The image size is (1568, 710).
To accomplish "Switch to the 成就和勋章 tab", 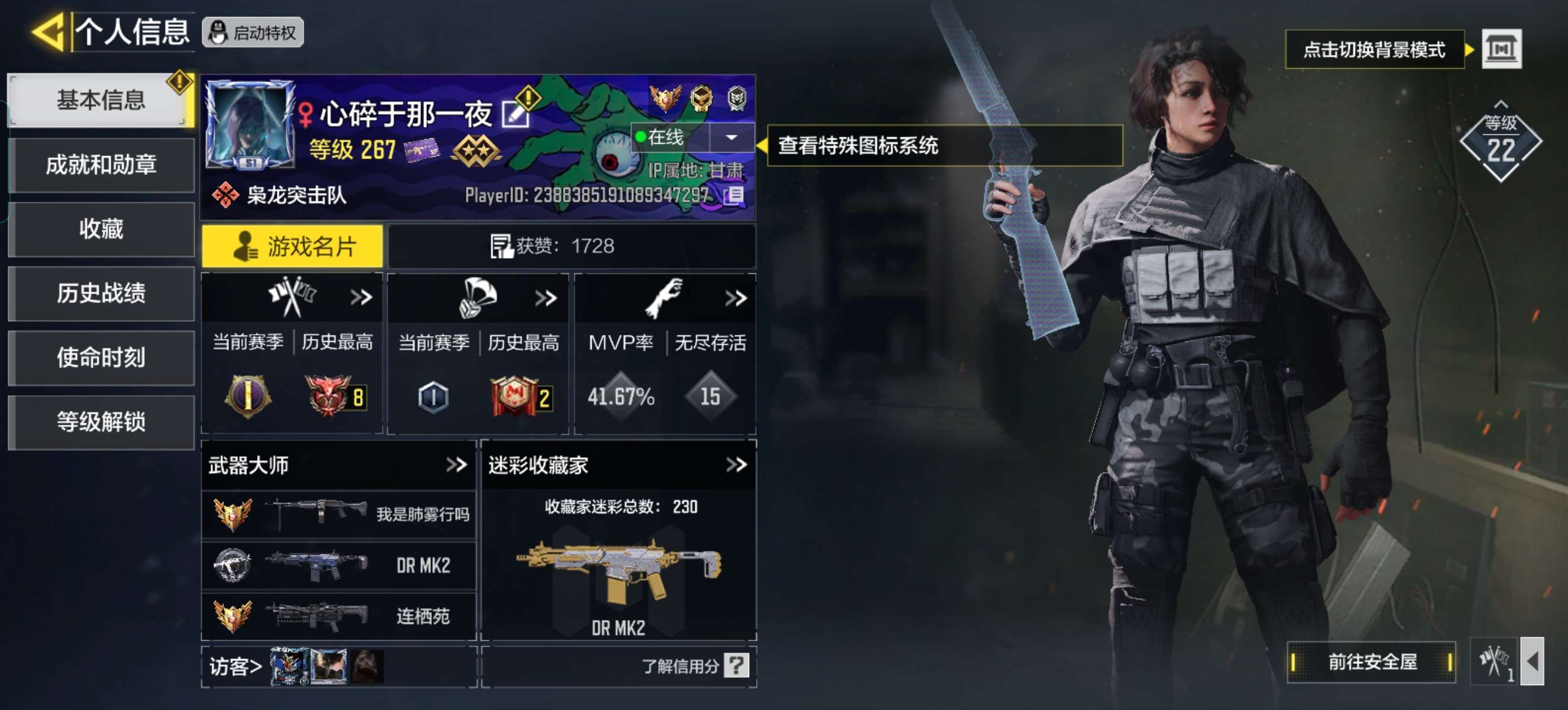I will pos(101,165).
